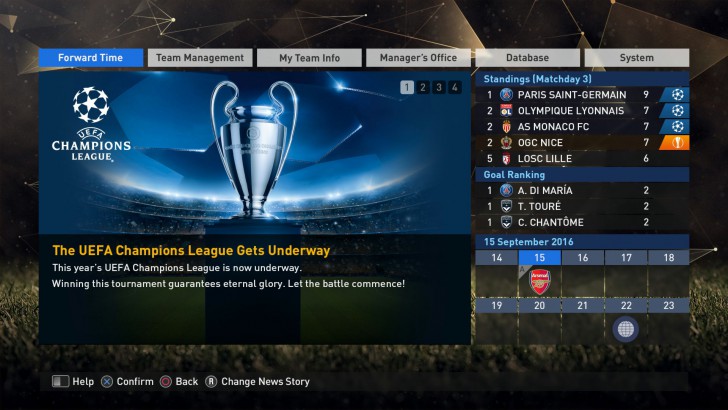Viewport: 728px width, 410px height.
Task: Go to the Database tab
Action: click(x=527, y=58)
